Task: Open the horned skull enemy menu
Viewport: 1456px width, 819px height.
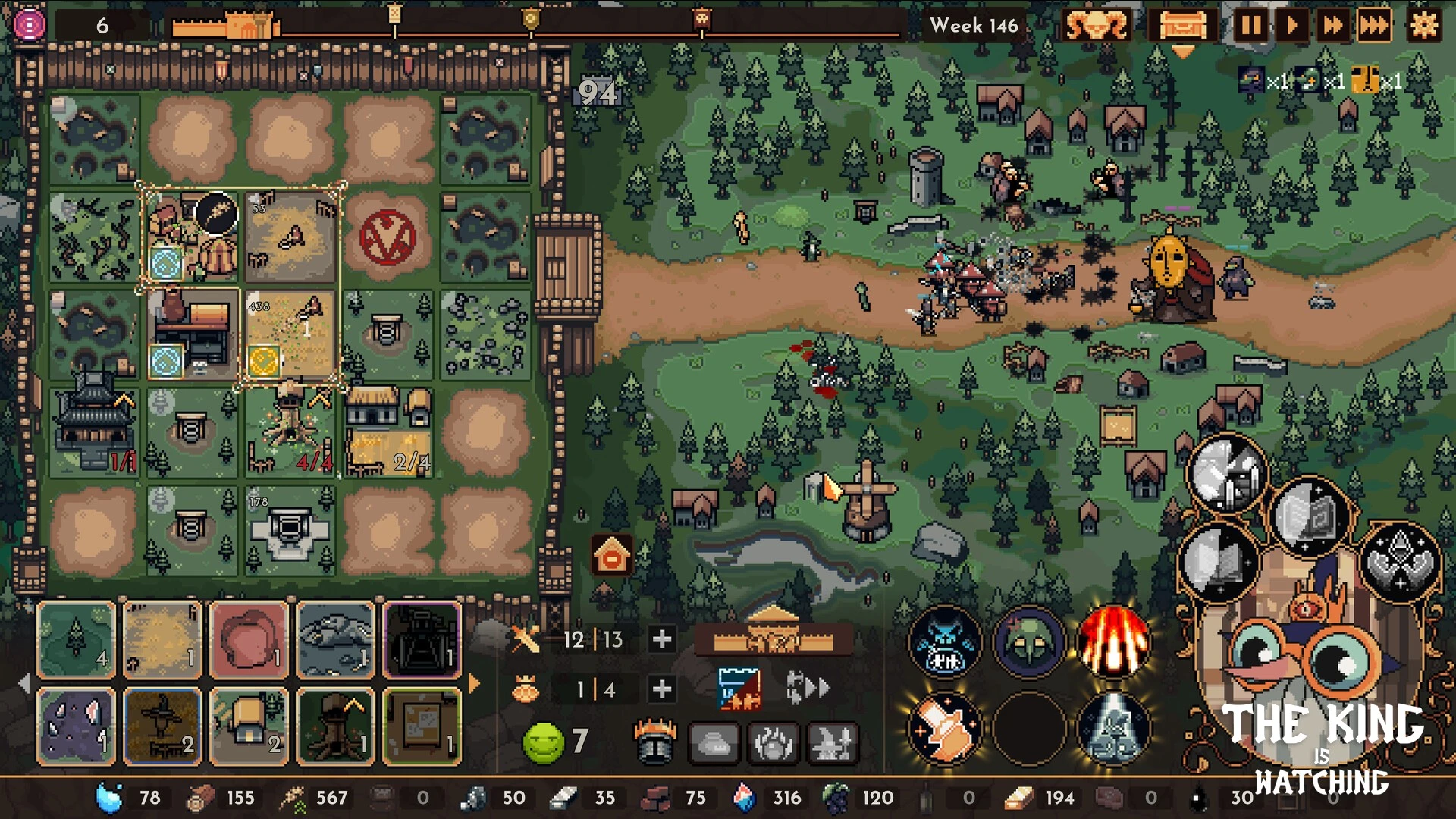Action: point(1096,26)
